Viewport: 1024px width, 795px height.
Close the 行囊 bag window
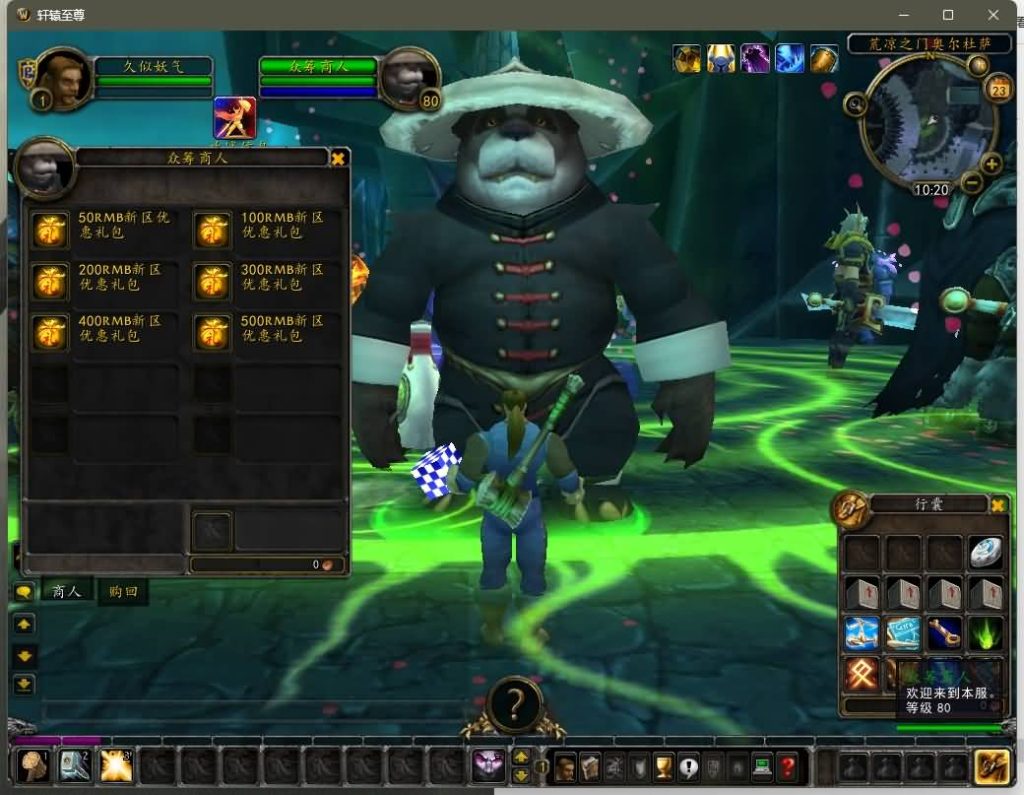tap(997, 505)
